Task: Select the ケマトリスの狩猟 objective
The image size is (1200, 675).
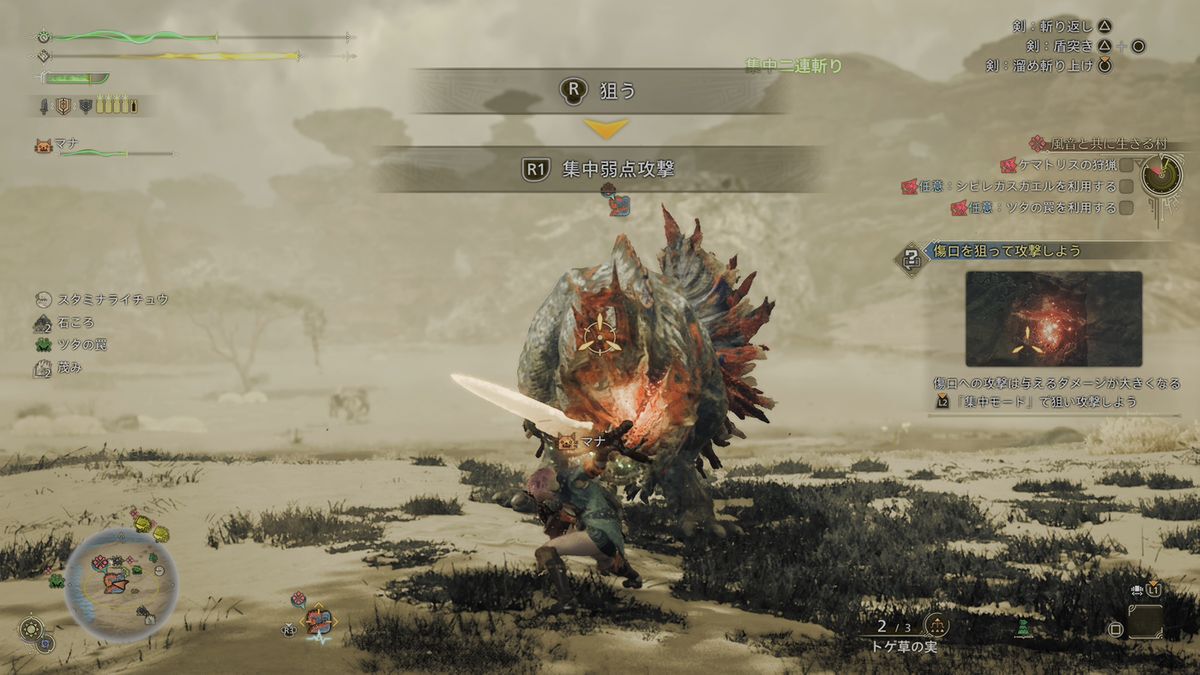Action: (1066, 165)
